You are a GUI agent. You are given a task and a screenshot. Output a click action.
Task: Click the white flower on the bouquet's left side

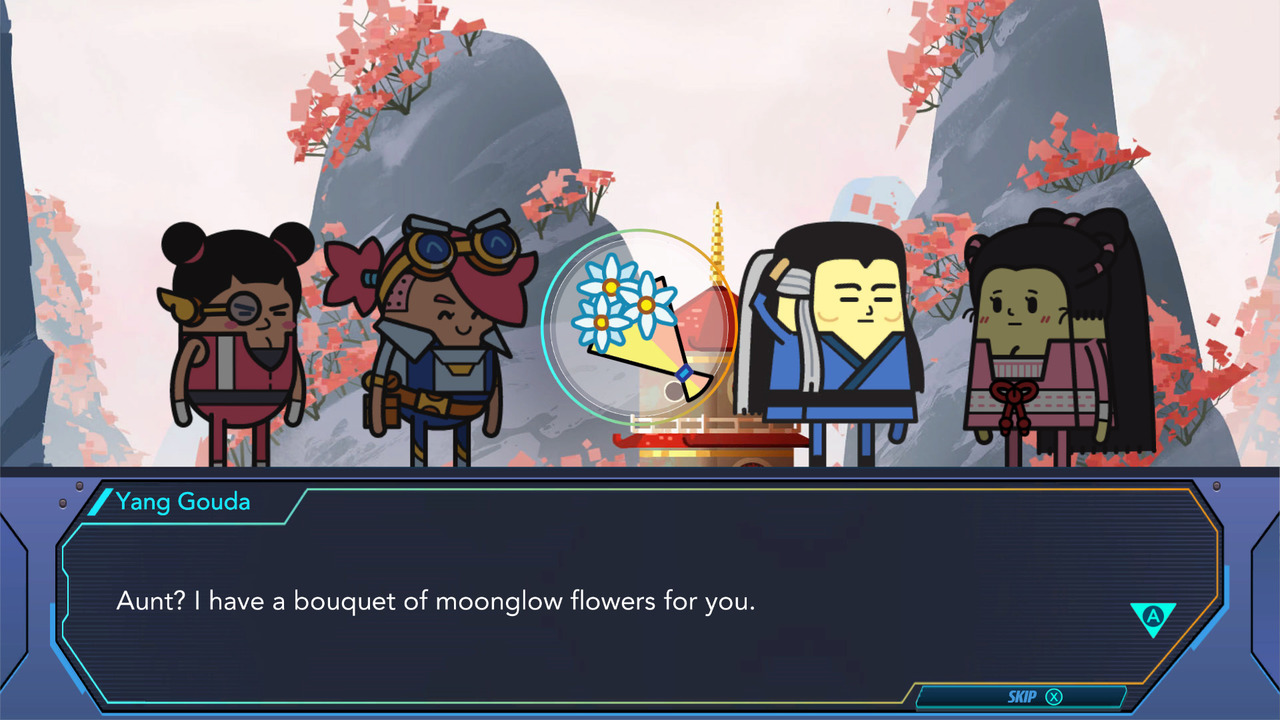[598, 322]
